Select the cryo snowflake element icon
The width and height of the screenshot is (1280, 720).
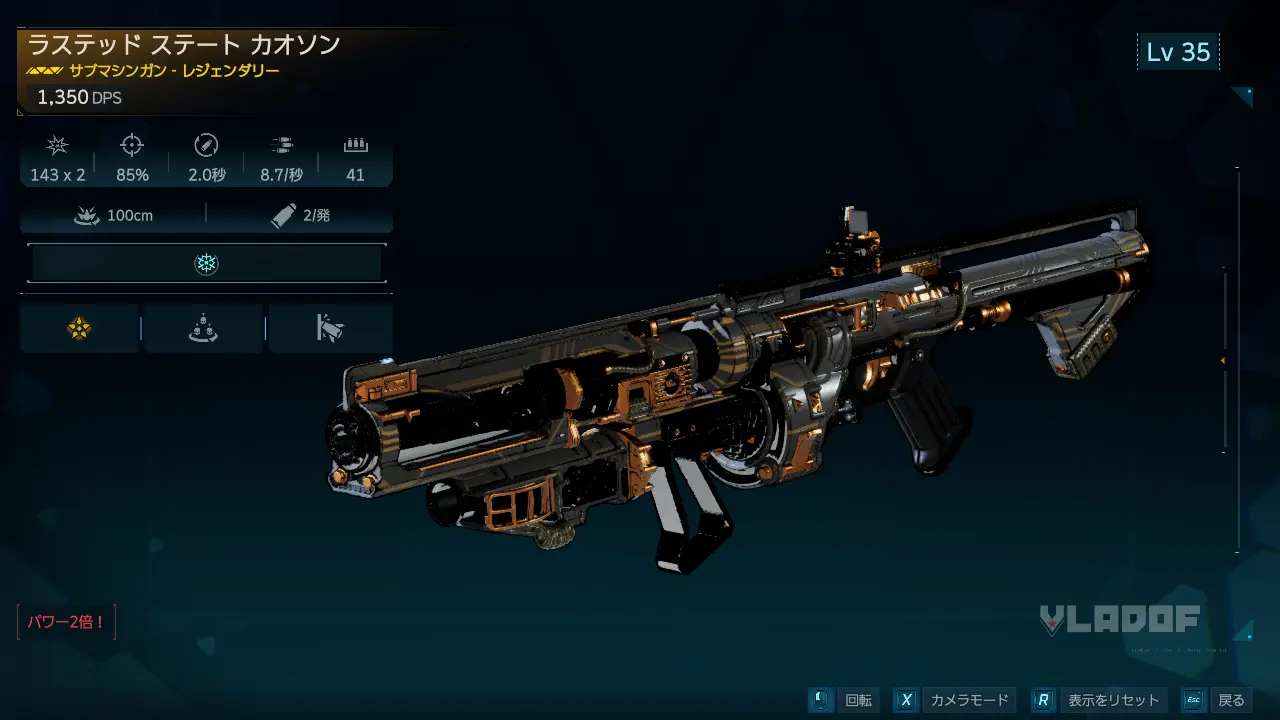coord(206,264)
